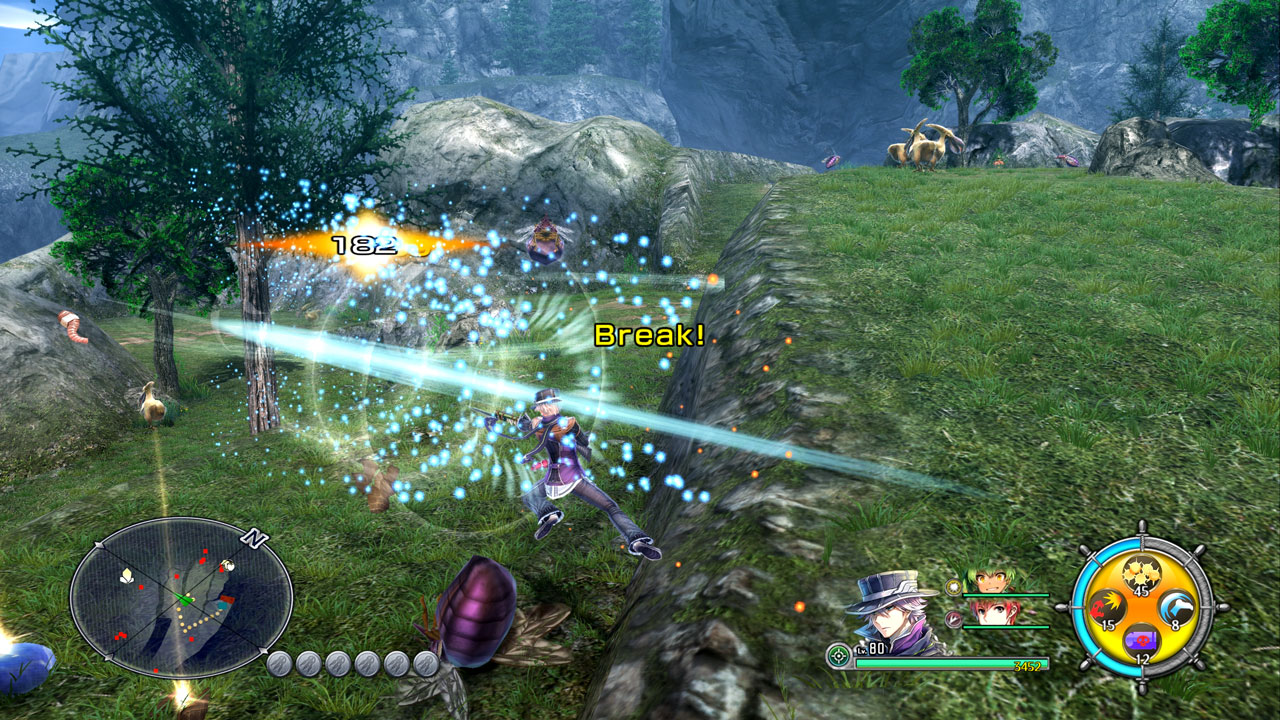This screenshot has height=720, width=1280.
Task: Trigger the purple skull skill costing 12
Action: click(x=1141, y=641)
